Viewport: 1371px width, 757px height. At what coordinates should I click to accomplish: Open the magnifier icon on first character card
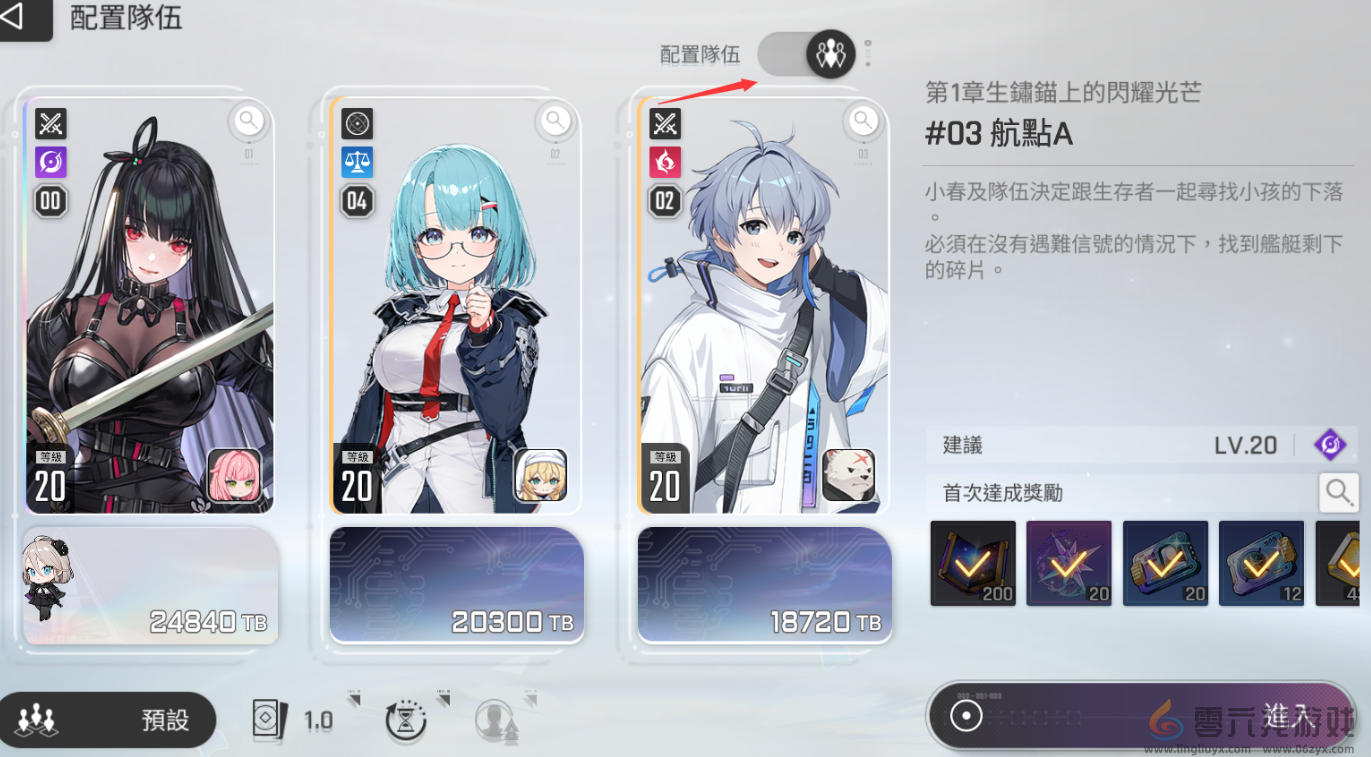pyautogui.click(x=247, y=120)
